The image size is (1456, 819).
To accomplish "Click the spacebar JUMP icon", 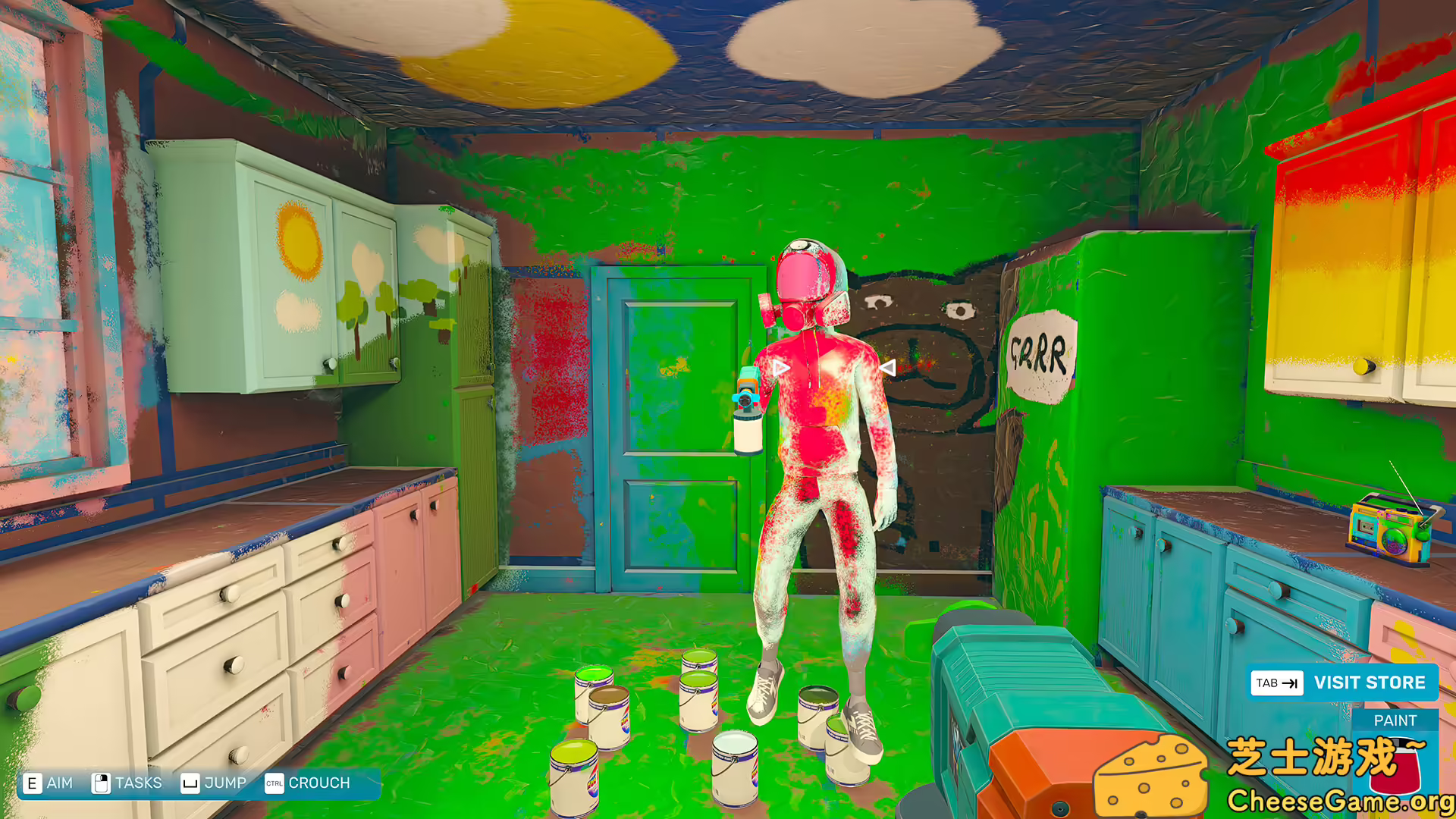I will tap(190, 782).
